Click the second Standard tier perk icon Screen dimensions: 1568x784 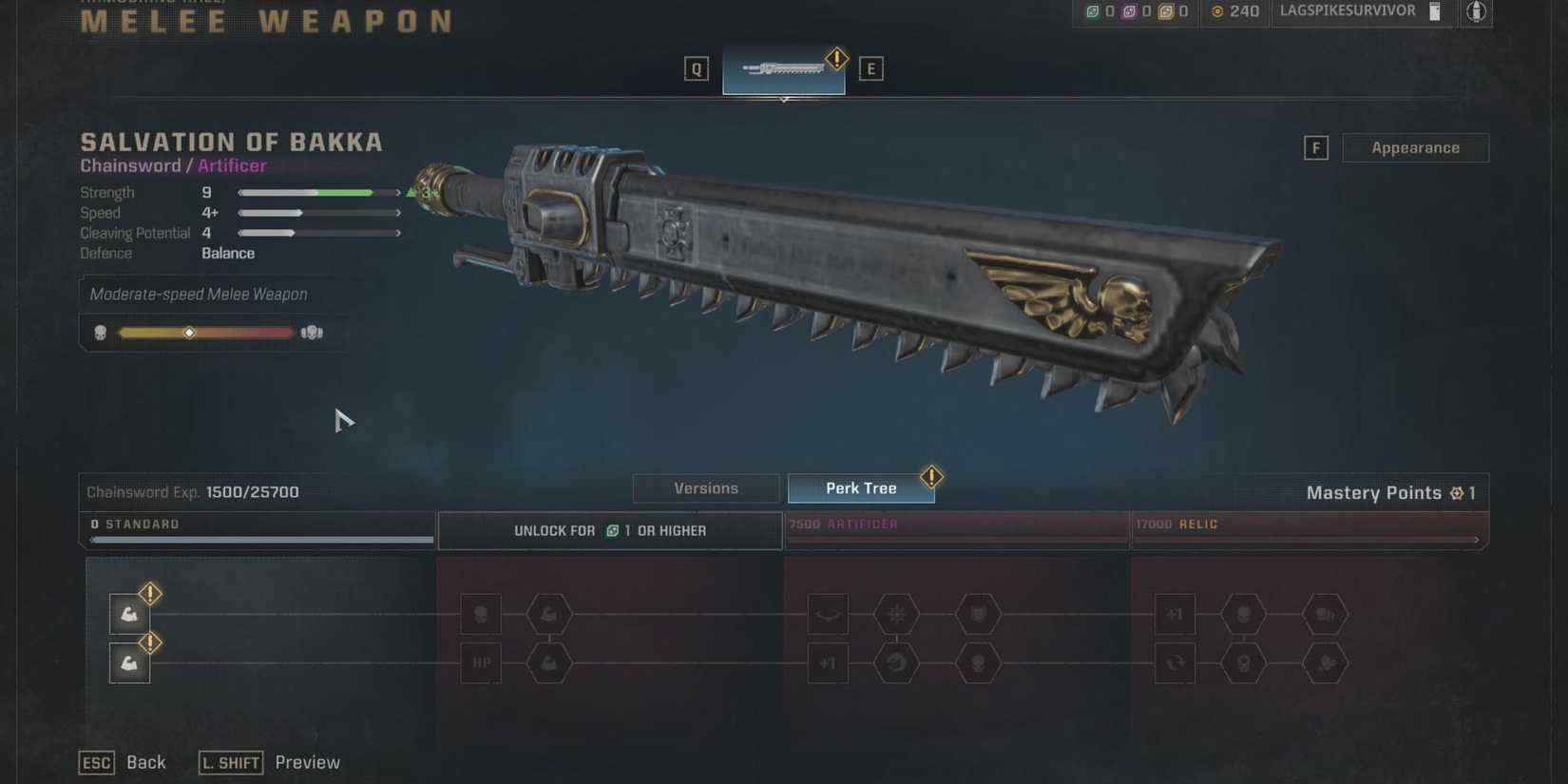(128, 662)
